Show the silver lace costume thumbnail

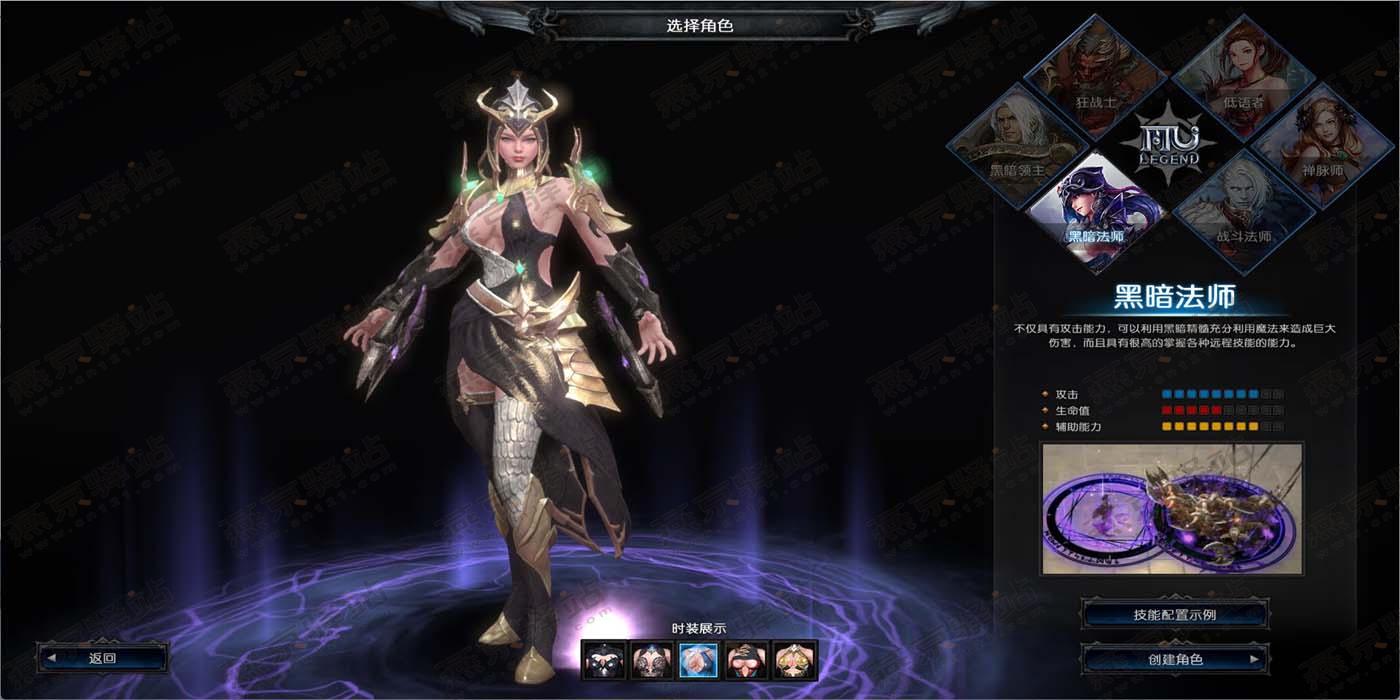(x=651, y=660)
